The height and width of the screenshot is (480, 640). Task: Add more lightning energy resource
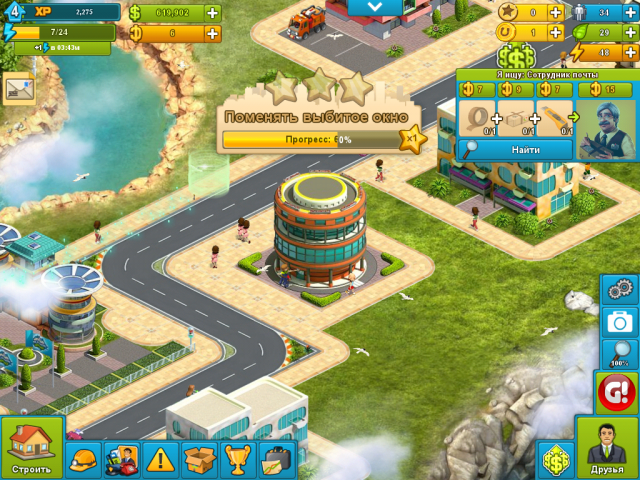[630, 52]
